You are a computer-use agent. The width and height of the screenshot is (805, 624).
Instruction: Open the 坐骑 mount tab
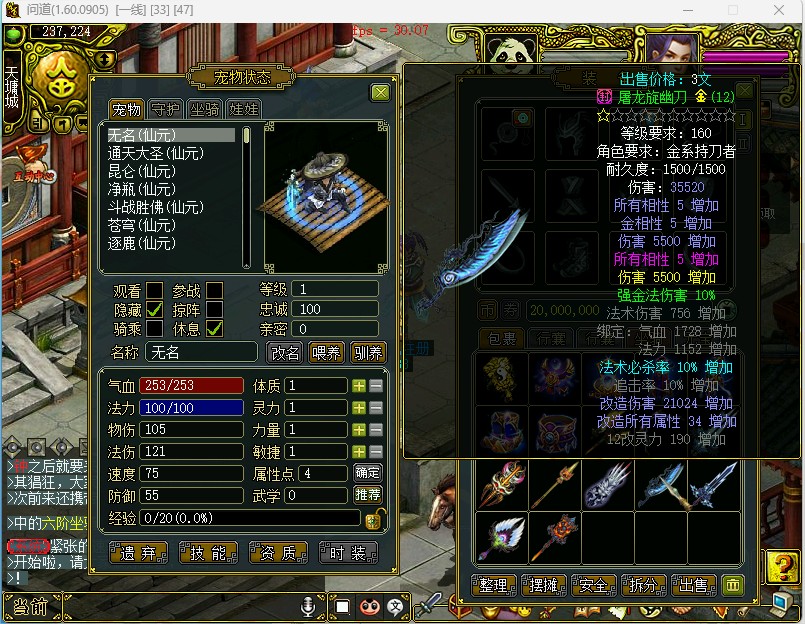[x=204, y=110]
